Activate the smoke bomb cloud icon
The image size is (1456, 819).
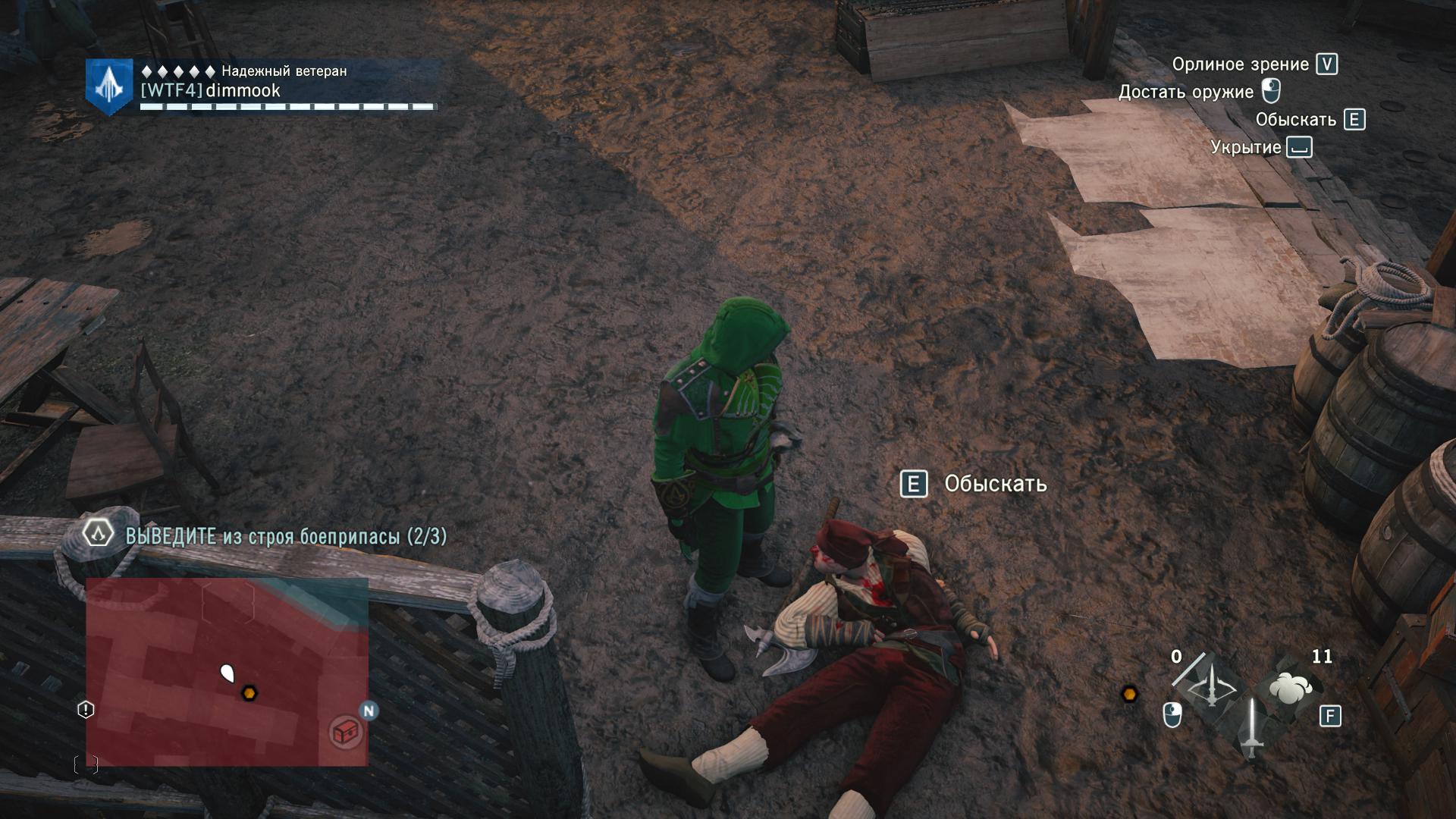1290,688
